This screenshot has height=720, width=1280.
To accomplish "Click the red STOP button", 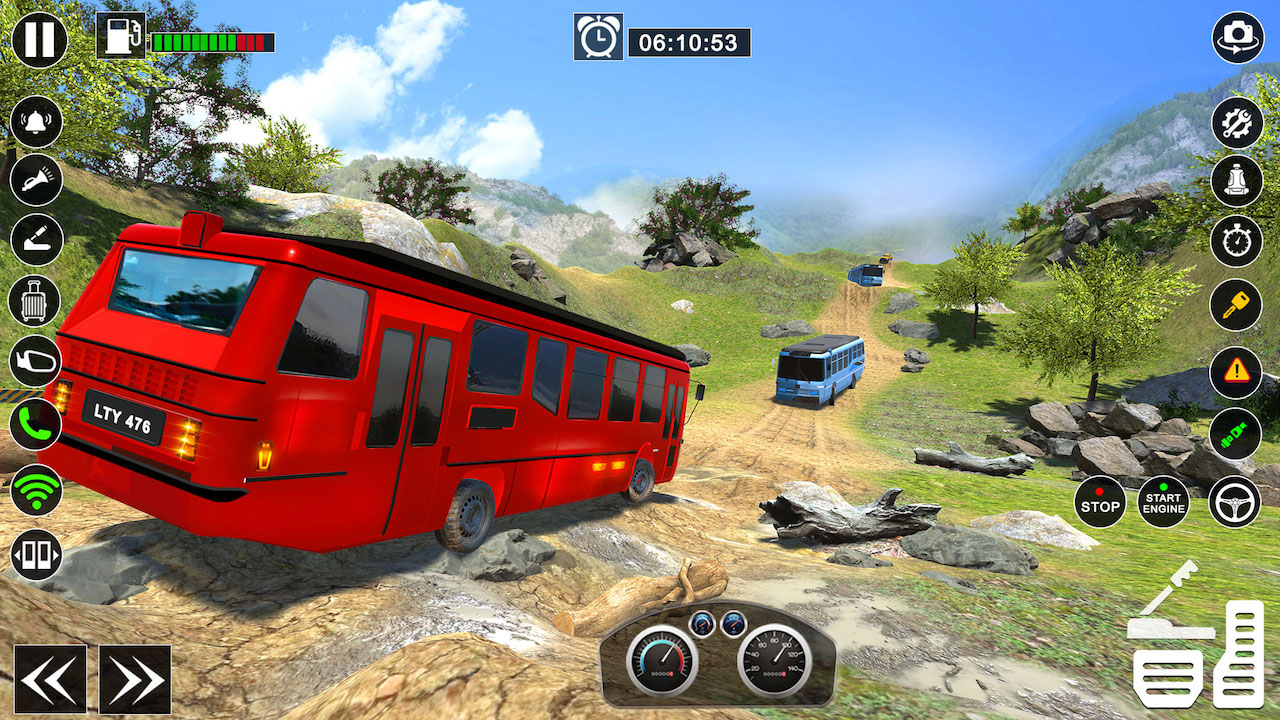I will (x=1100, y=501).
